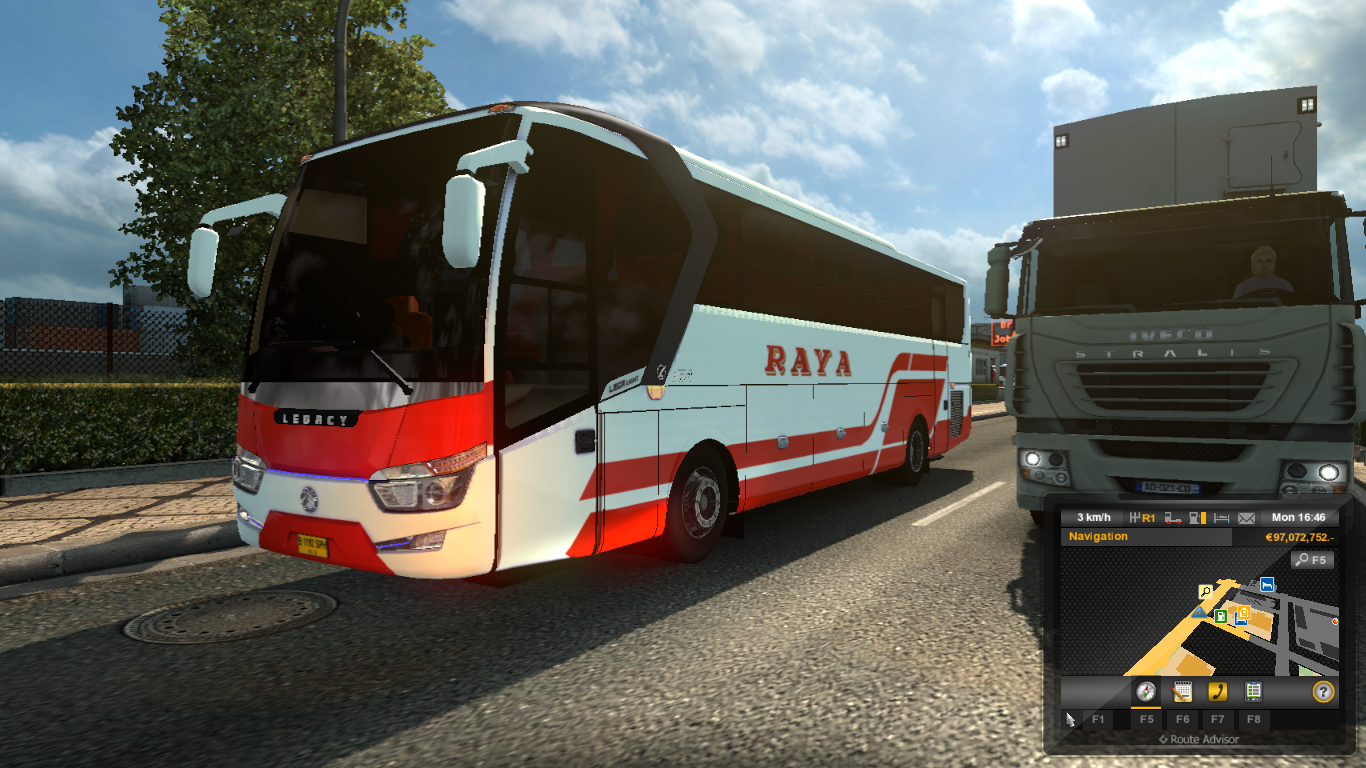Click the mail envelope status icon
The width and height of the screenshot is (1366, 768).
point(1244,517)
